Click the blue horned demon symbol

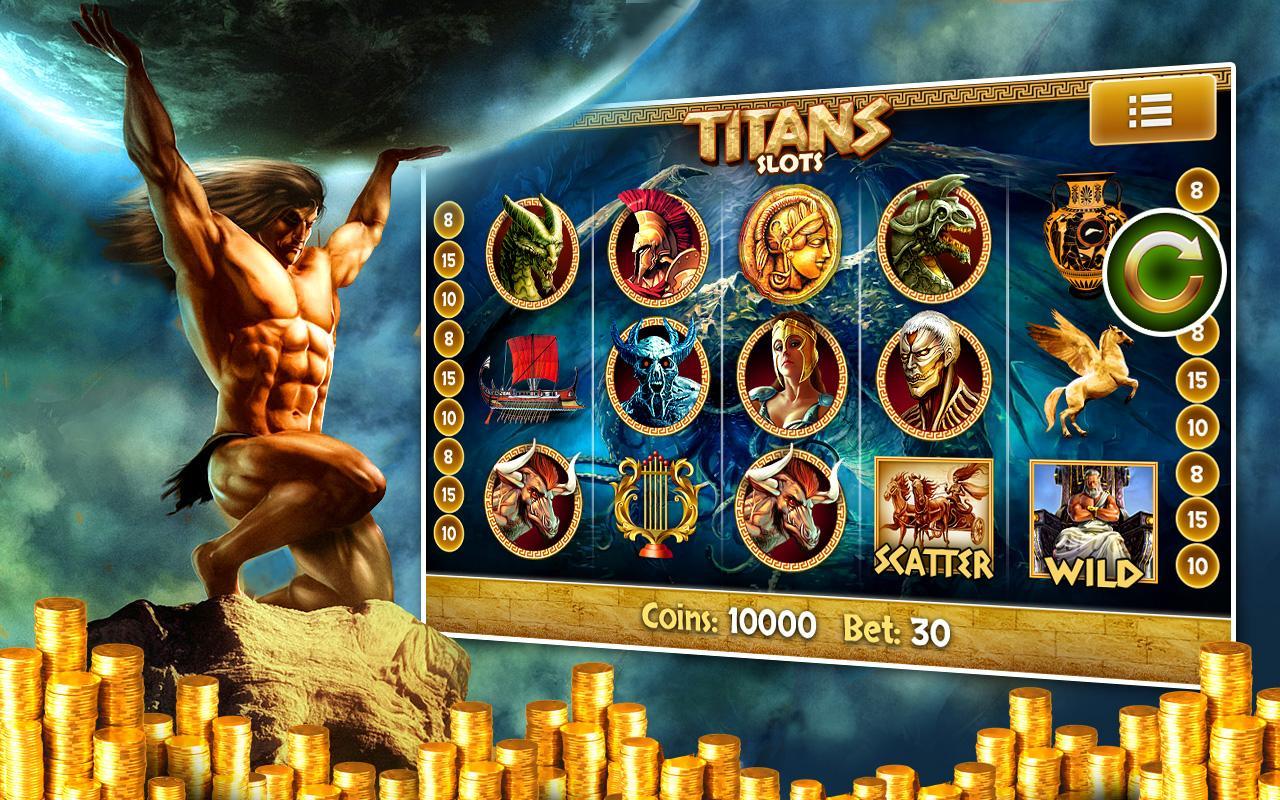tap(655, 375)
